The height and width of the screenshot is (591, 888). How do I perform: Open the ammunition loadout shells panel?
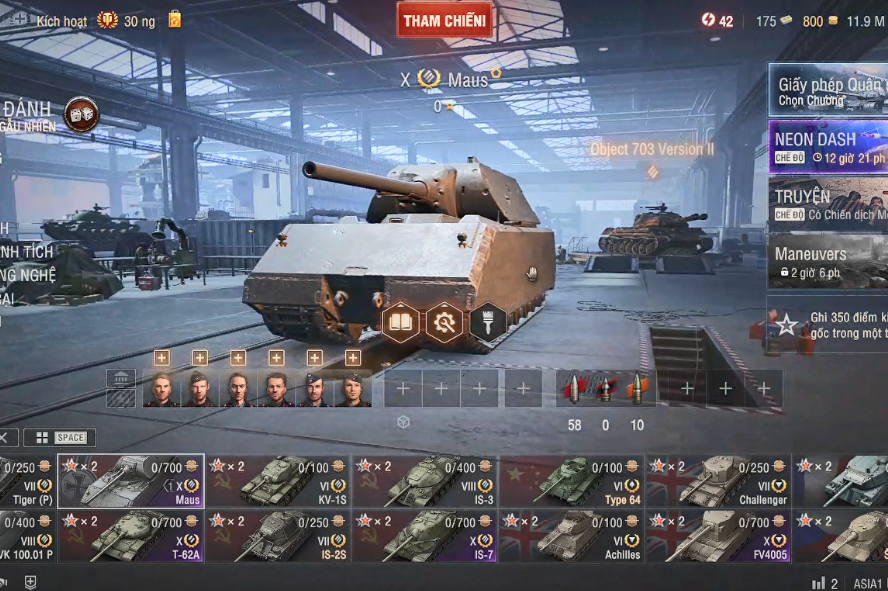[604, 388]
